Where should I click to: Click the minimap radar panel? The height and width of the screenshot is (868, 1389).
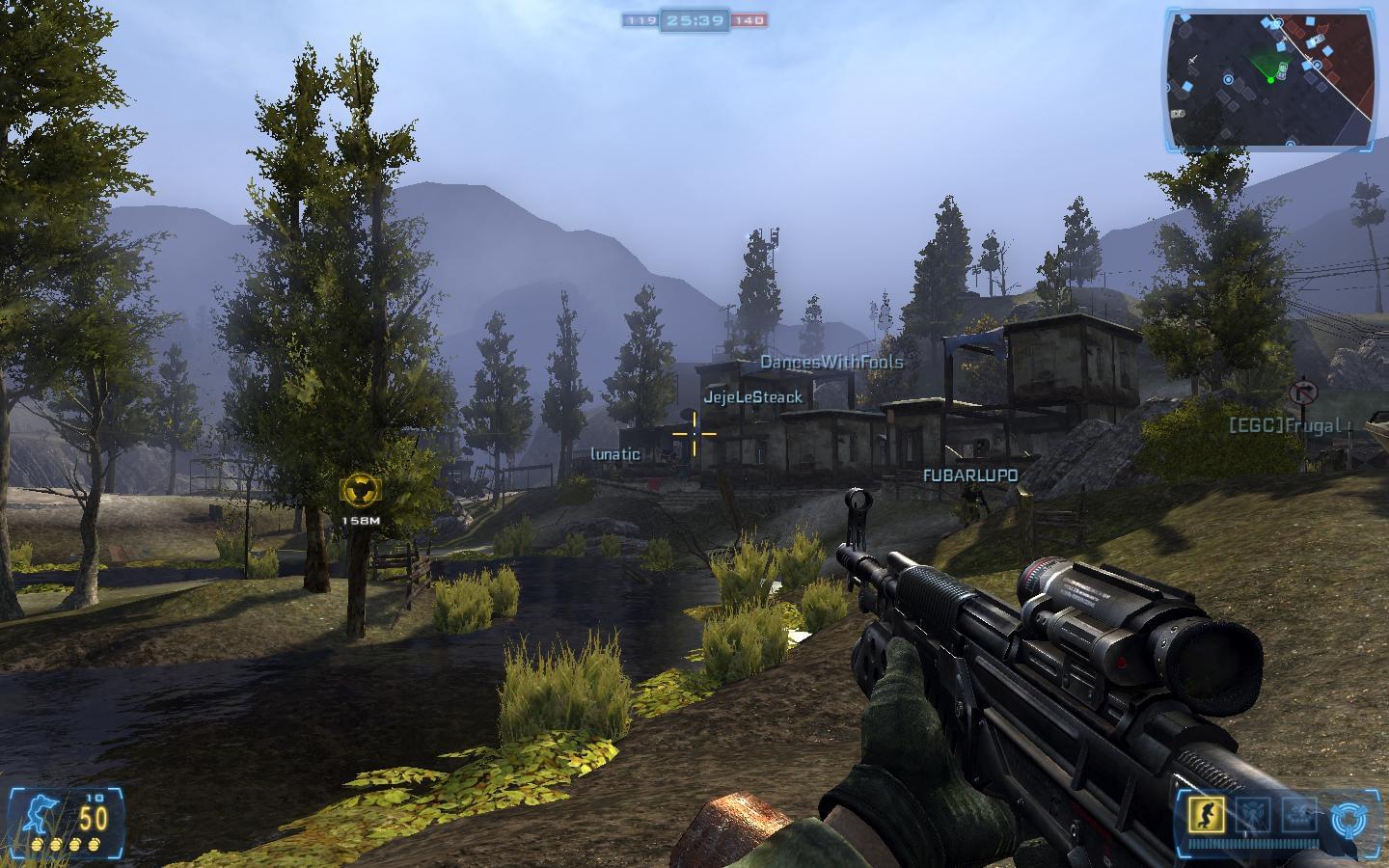coord(1269,77)
